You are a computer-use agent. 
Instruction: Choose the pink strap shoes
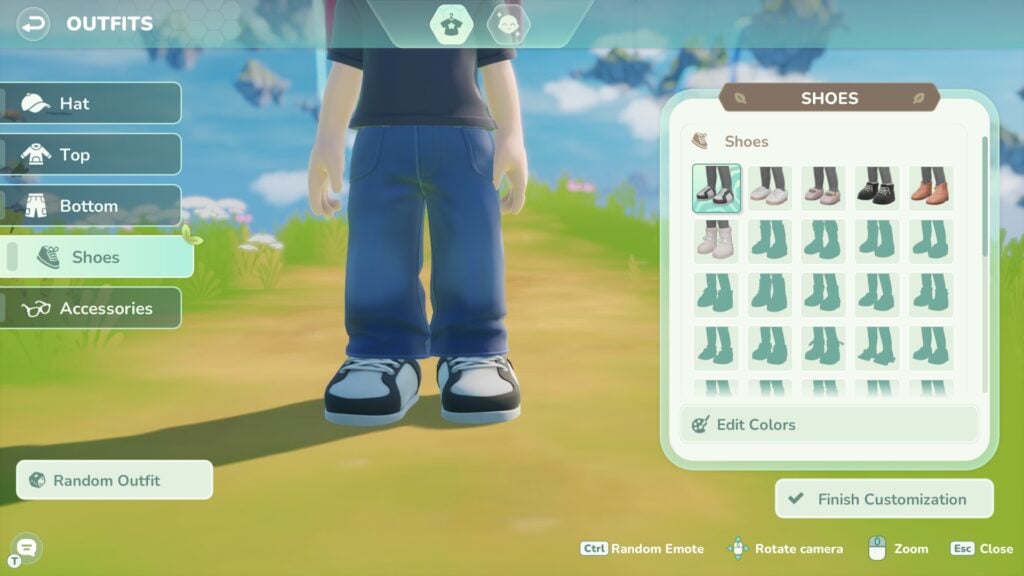[x=823, y=188]
